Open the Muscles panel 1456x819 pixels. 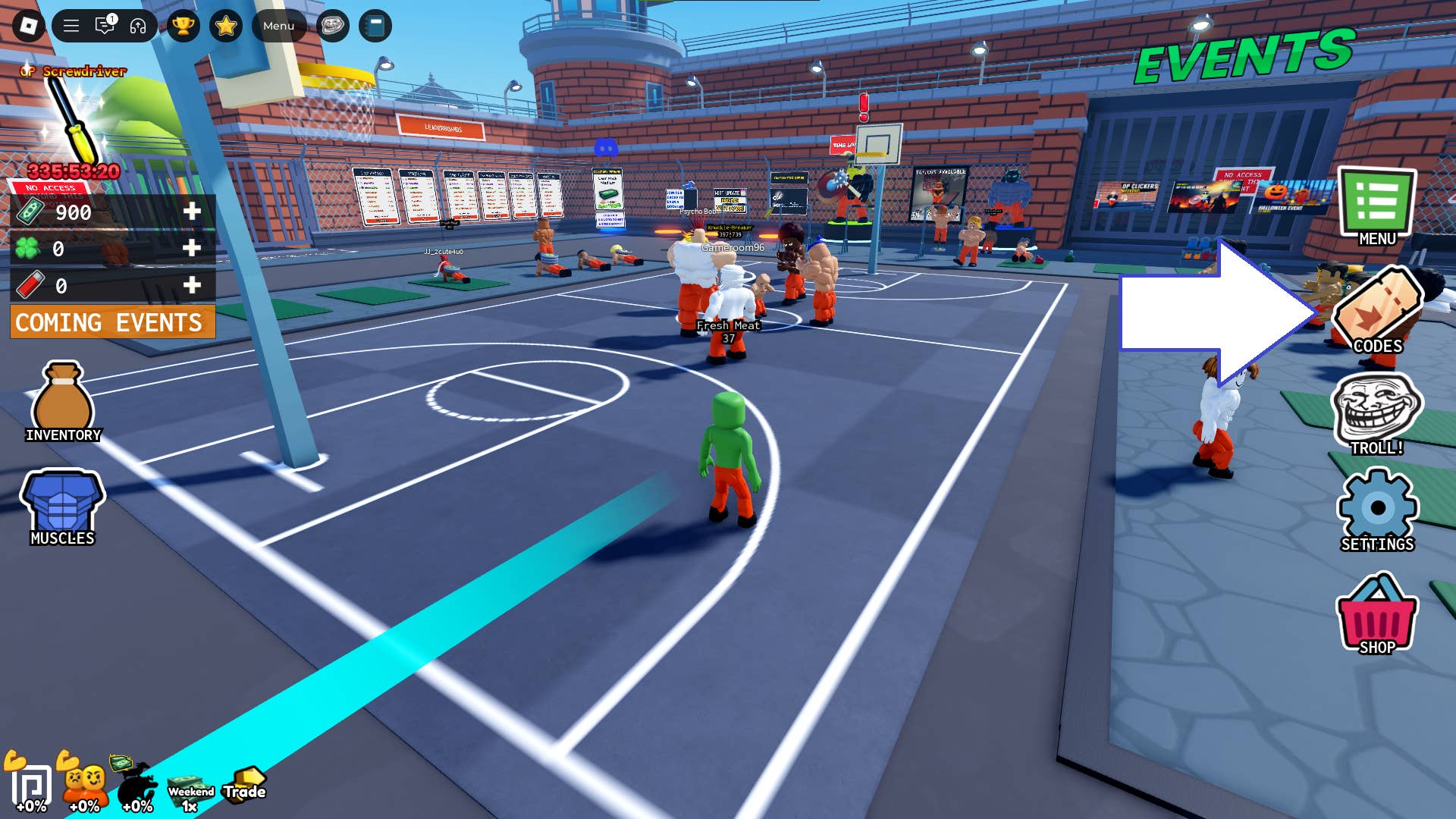(x=63, y=500)
